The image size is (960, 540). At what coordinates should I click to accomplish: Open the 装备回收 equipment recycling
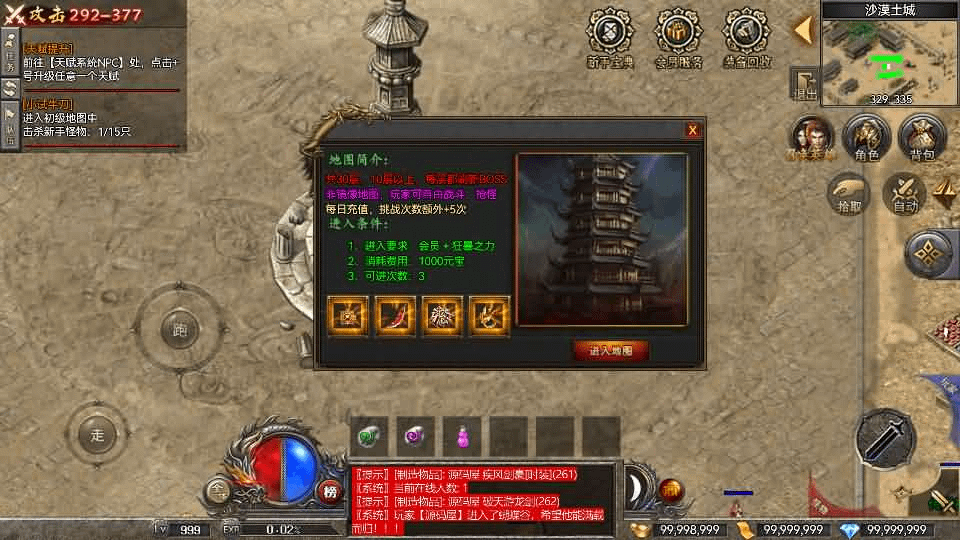(x=746, y=35)
